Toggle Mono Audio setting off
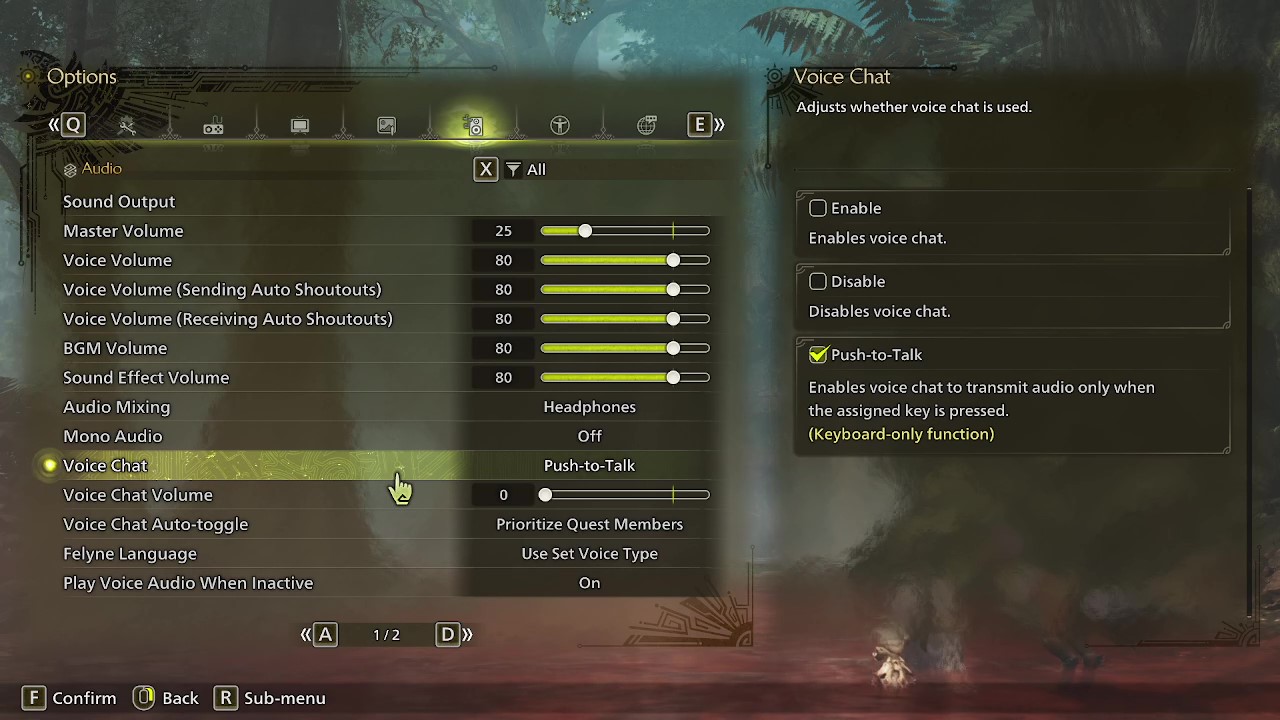Viewport: 1280px width, 720px height. (x=590, y=436)
